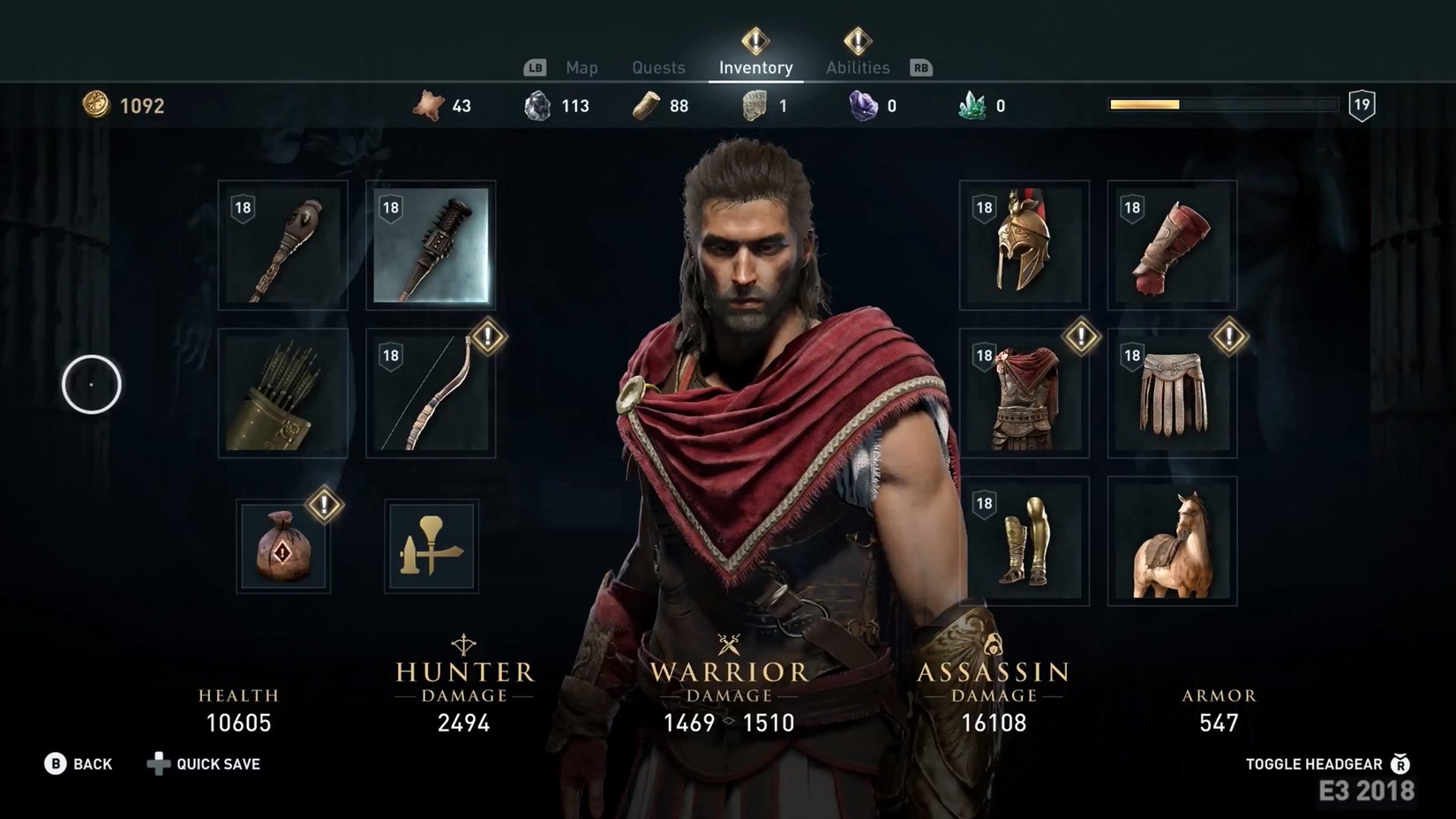Select the Inventory tab

[x=755, y=68]
